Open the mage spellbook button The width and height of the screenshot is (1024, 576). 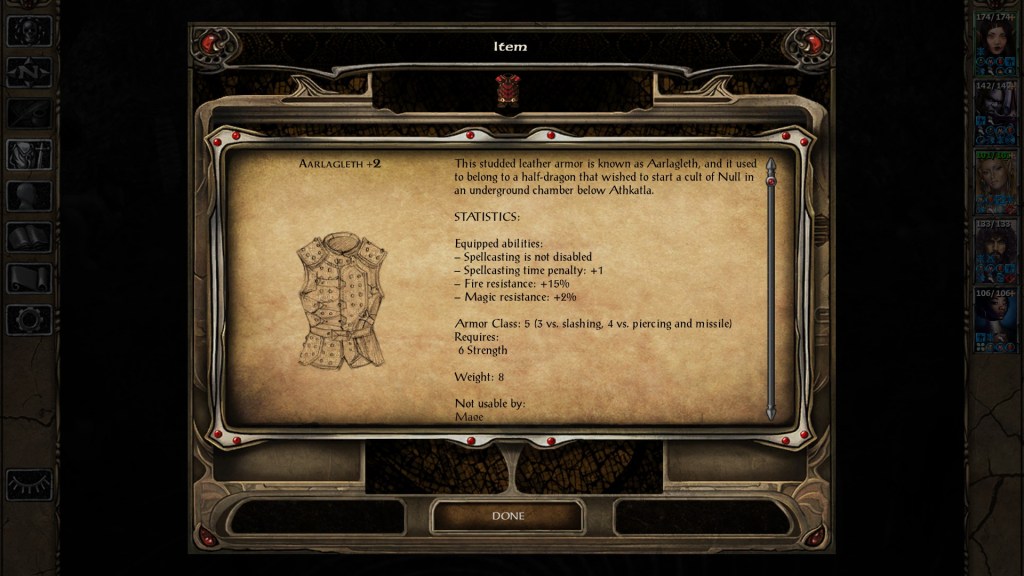point(29,237)
